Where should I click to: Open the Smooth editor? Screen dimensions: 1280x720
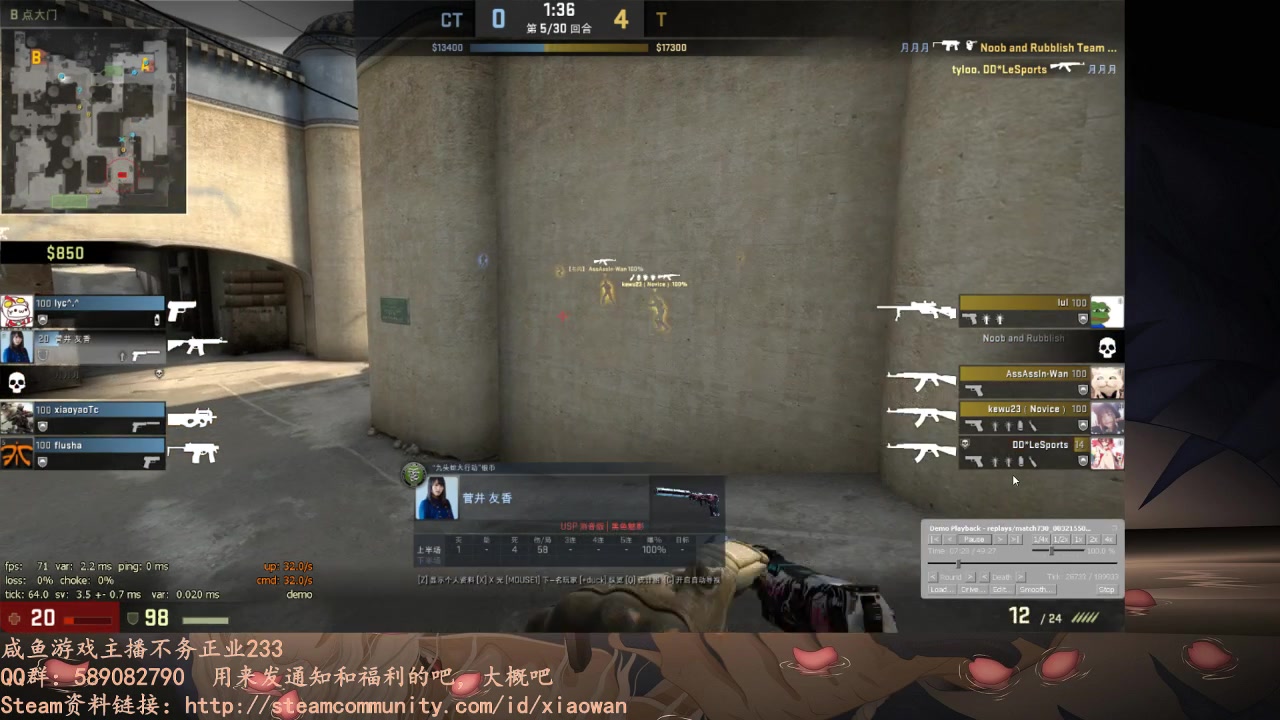click(x=1037, y=589)
